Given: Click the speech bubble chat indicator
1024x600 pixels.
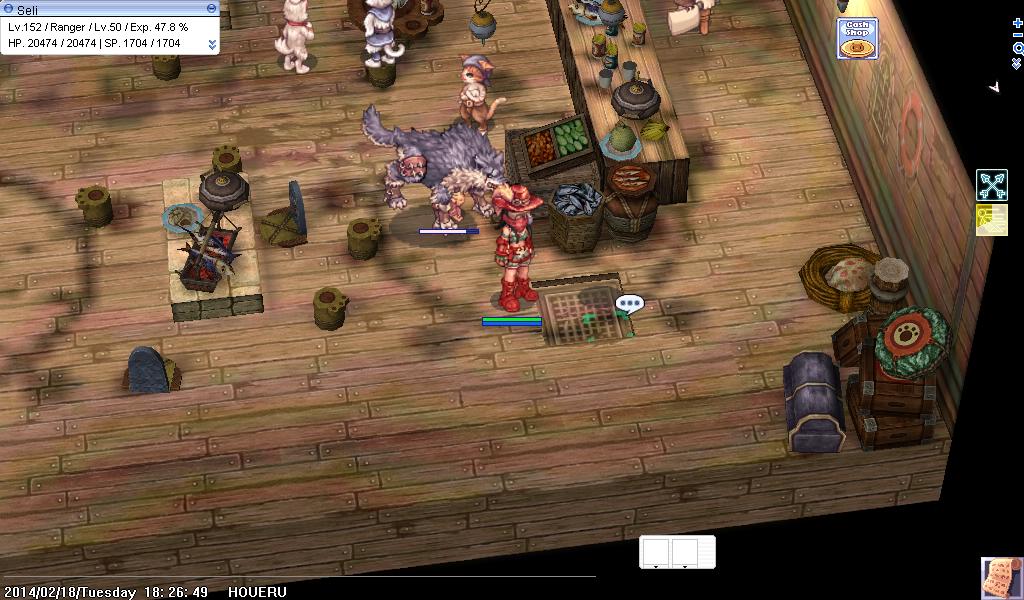Looking at the screenshot, I should pyautogui.click(x=629, y=303).
